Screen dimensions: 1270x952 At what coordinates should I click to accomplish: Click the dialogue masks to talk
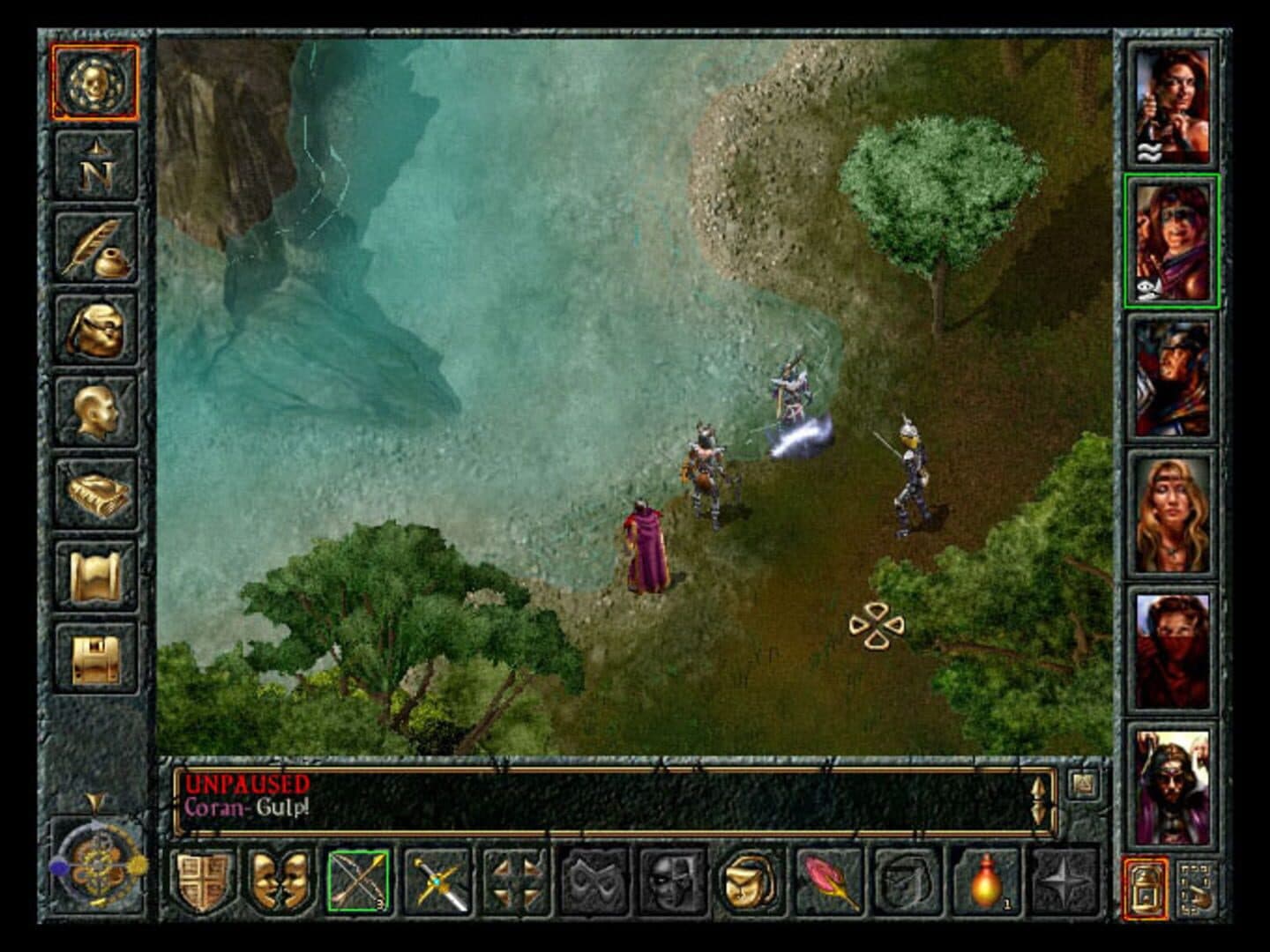coord(279,881)
